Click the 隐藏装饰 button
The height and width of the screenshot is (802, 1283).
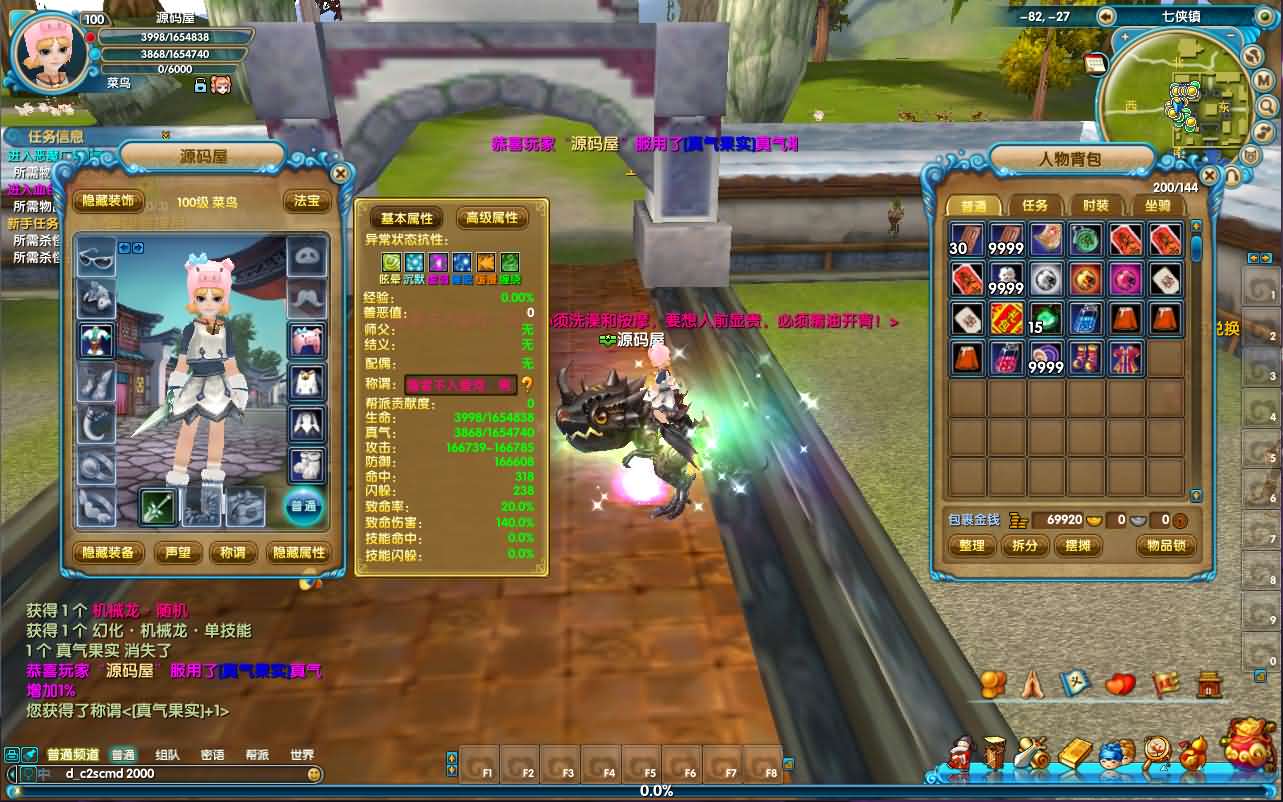pos(108,201)
